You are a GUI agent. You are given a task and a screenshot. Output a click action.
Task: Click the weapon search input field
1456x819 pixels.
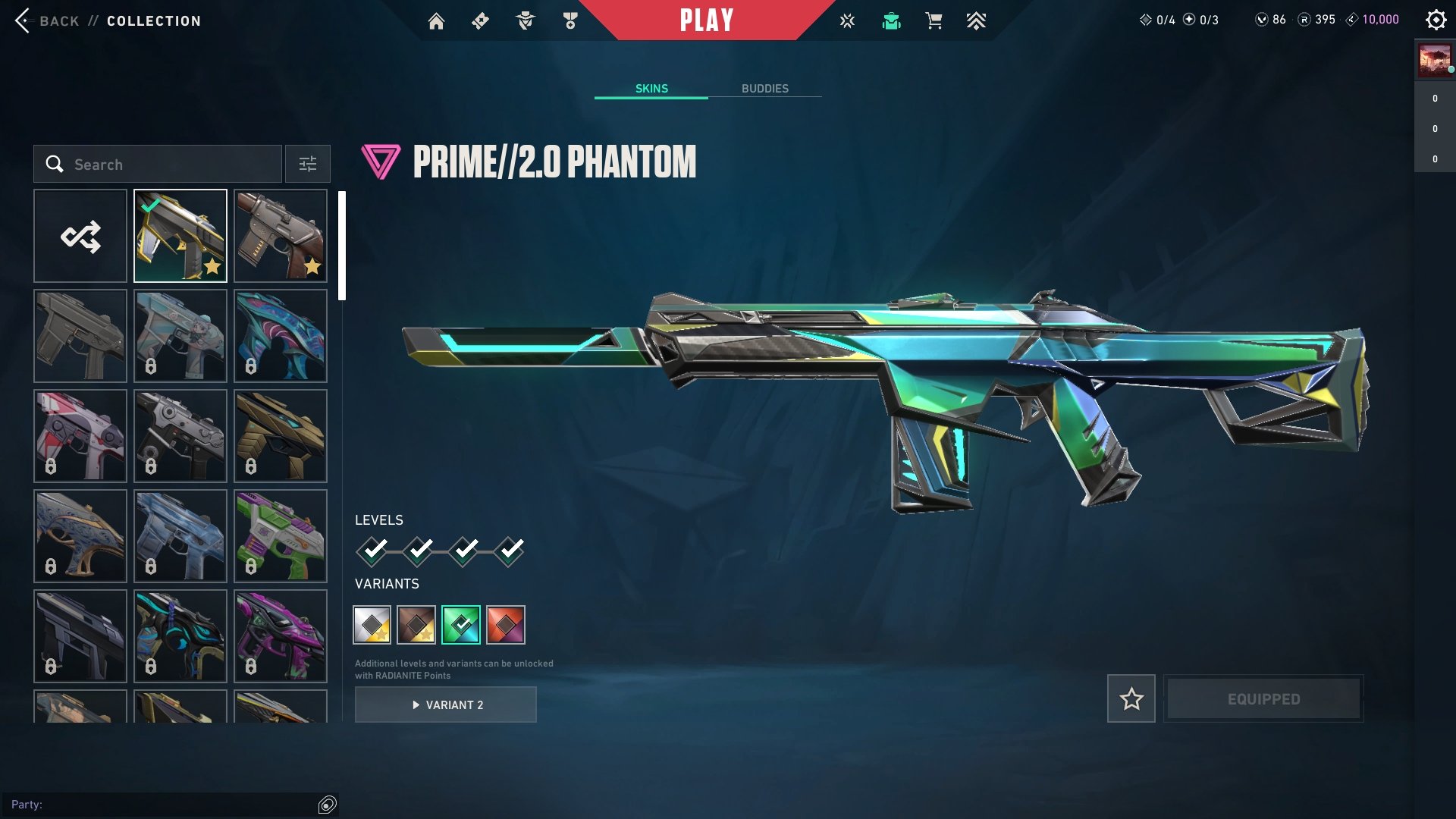pos(159,164)
